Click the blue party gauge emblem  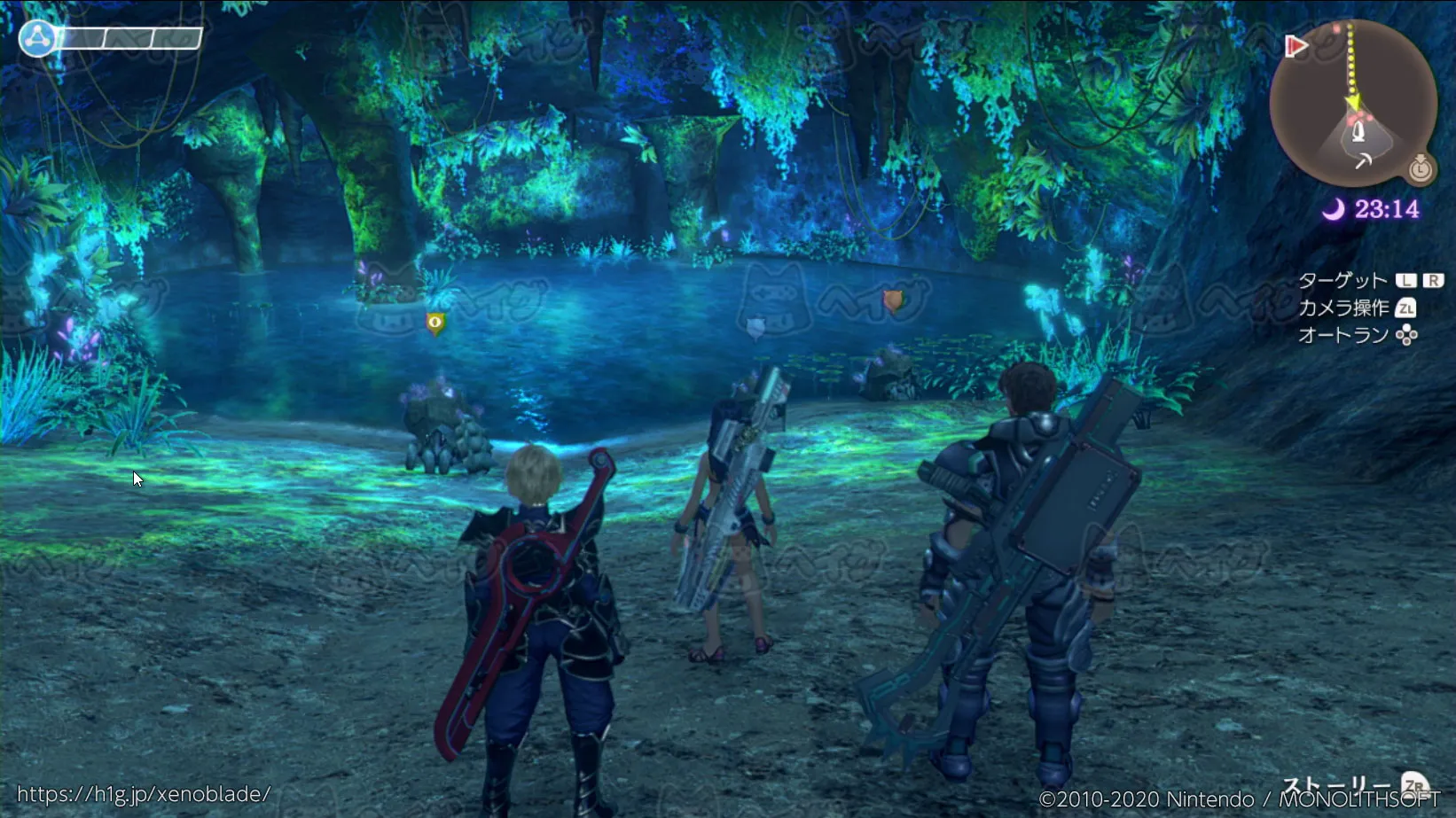(37, 38)
